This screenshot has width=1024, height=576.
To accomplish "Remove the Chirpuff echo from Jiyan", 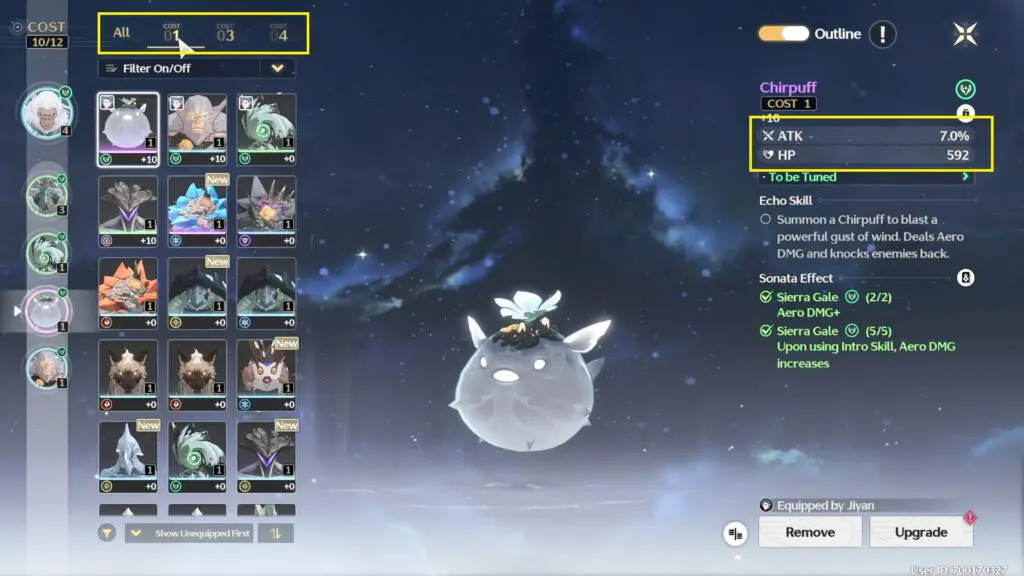I will tap(810, 532).
